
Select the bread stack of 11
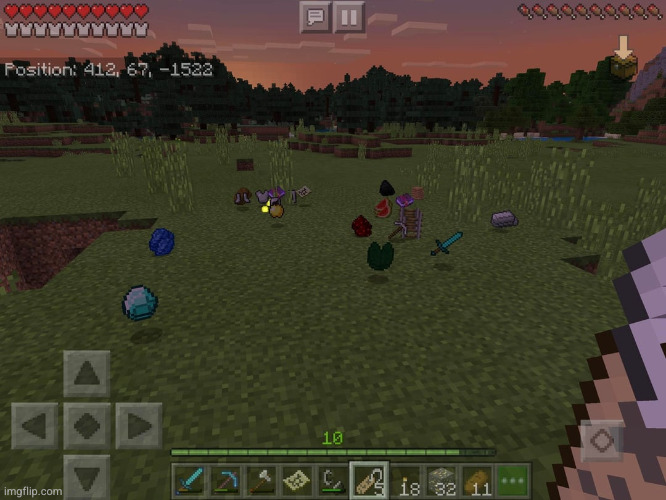[x=476, y=481]
